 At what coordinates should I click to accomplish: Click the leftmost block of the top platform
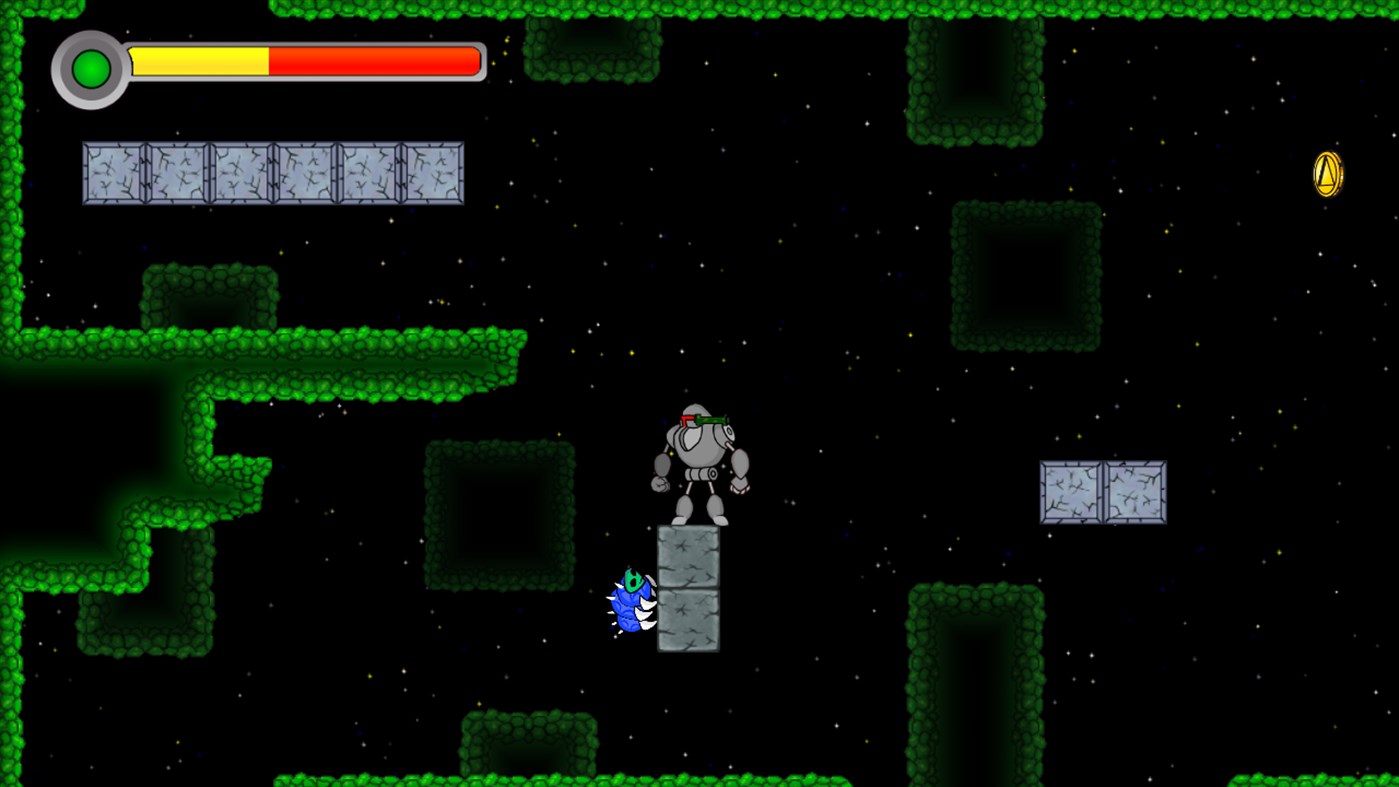tap(112, 172)
